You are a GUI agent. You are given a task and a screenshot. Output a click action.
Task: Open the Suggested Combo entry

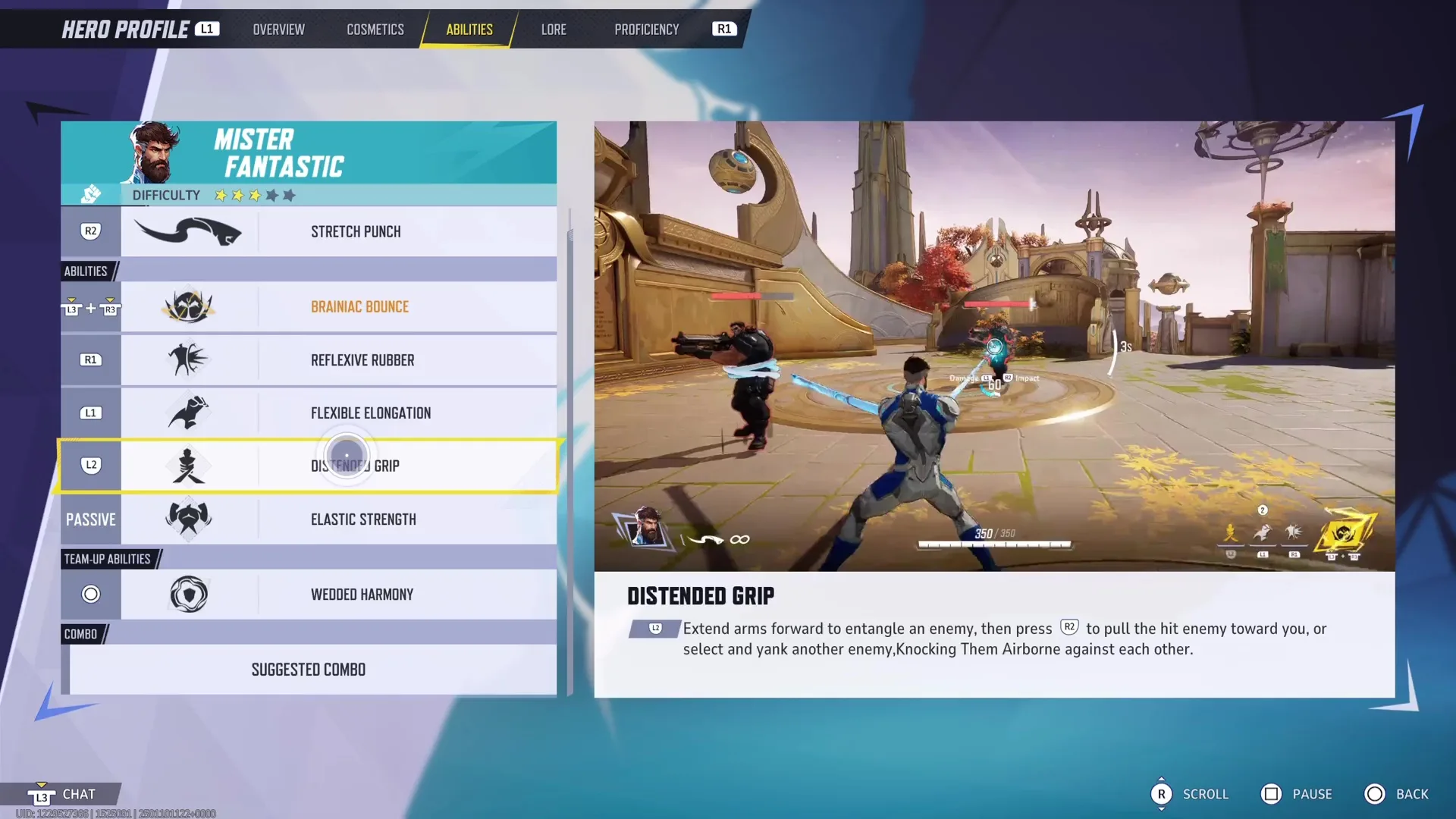tap(309, 670)
